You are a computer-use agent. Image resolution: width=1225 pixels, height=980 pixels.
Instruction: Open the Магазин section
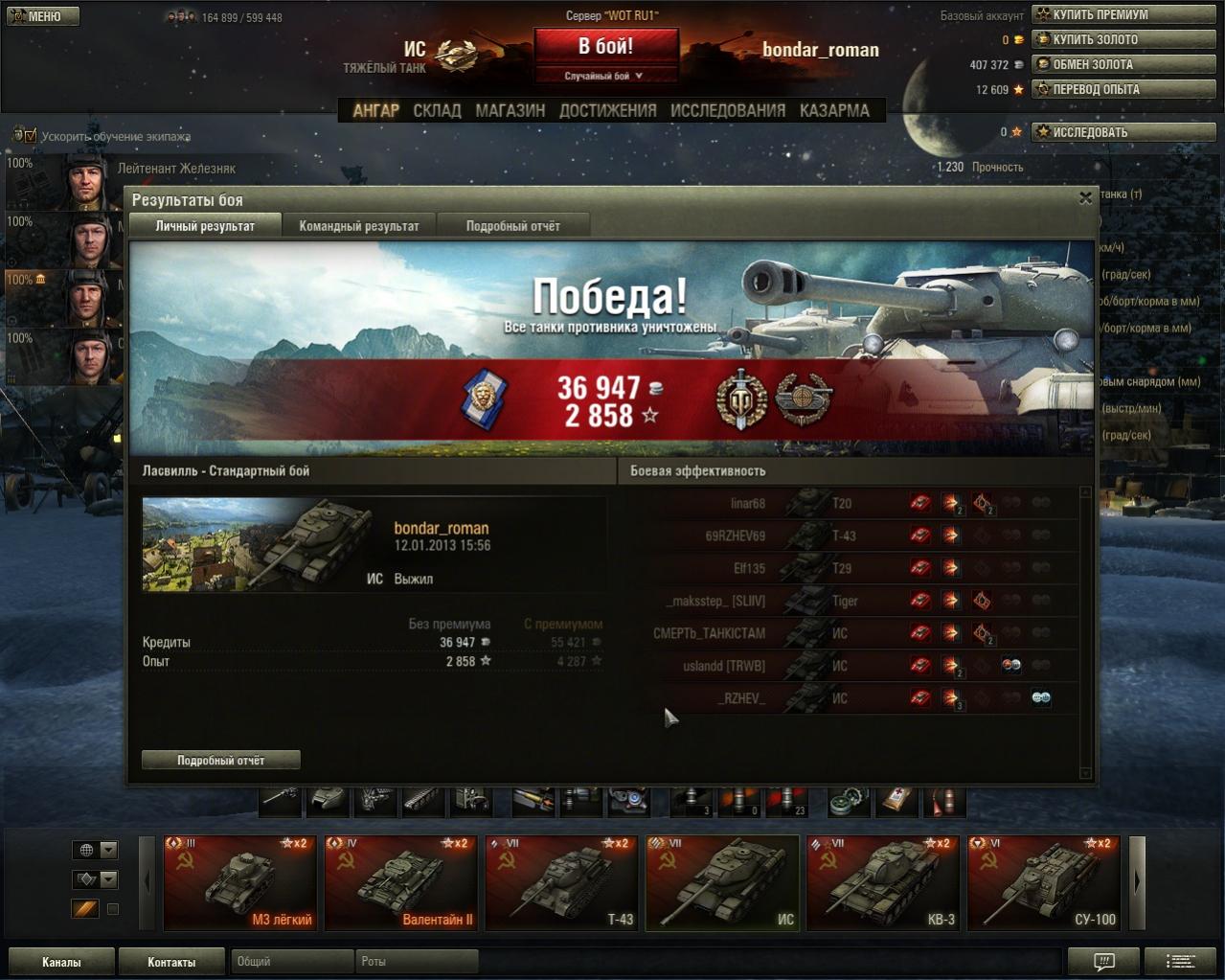point(510,110)
